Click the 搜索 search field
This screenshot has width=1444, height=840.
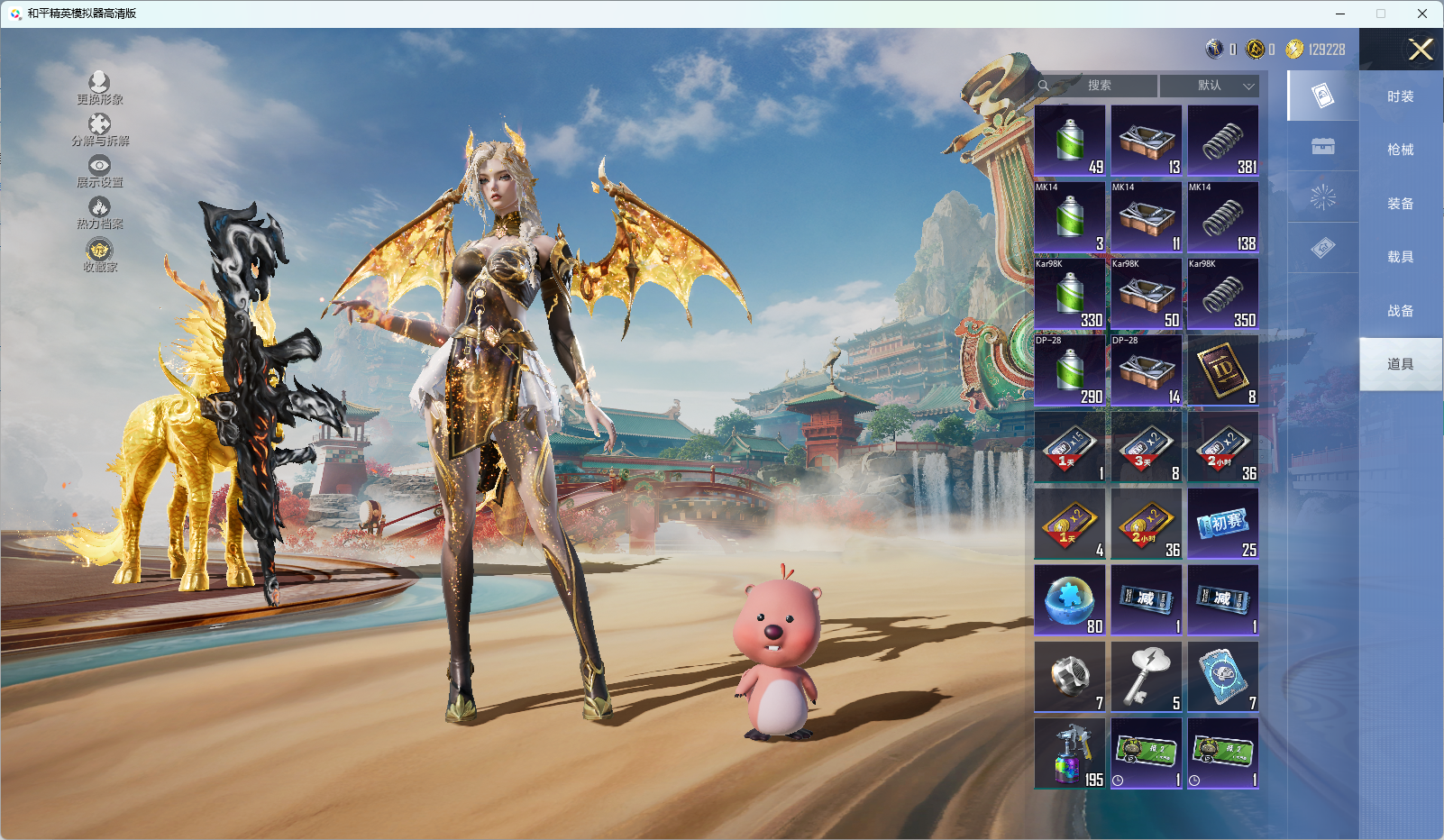click(1098, 86)
